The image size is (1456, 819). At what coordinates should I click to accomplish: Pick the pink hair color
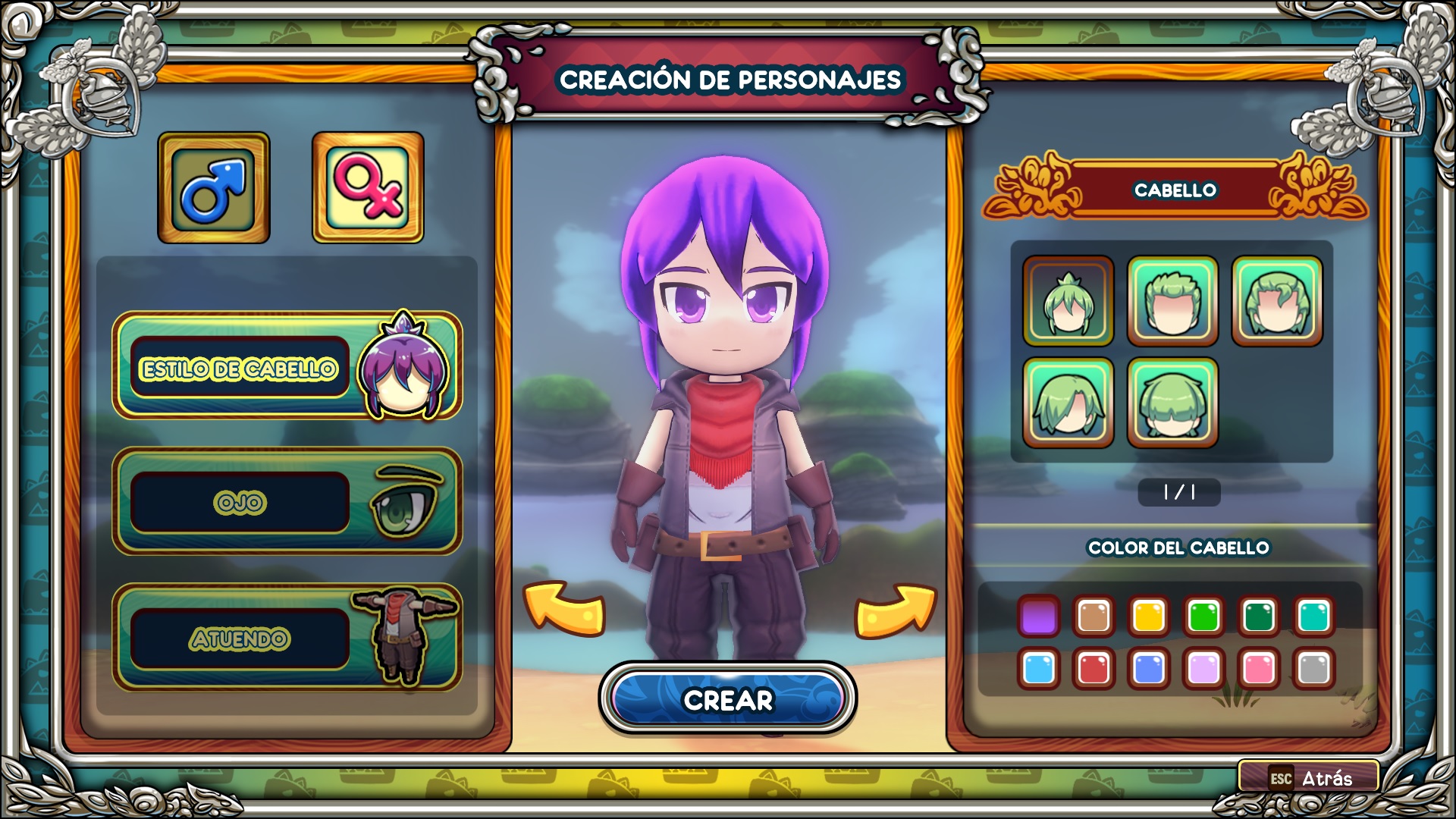(x=1259, y=669)
